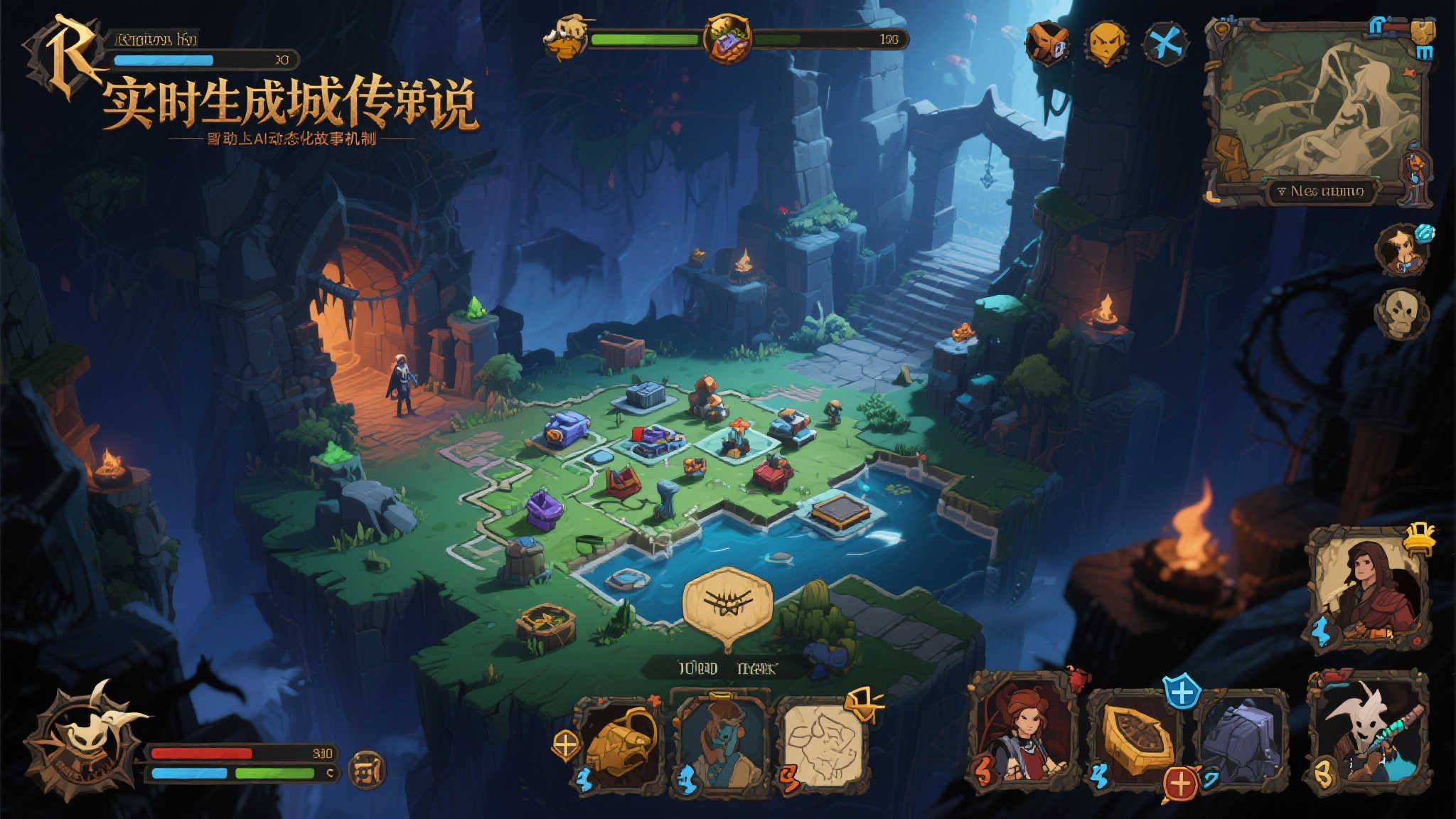This screenshot has height=819, width=1456.
Task: Select the round character portrait with blue gem
Action: 1402,250
